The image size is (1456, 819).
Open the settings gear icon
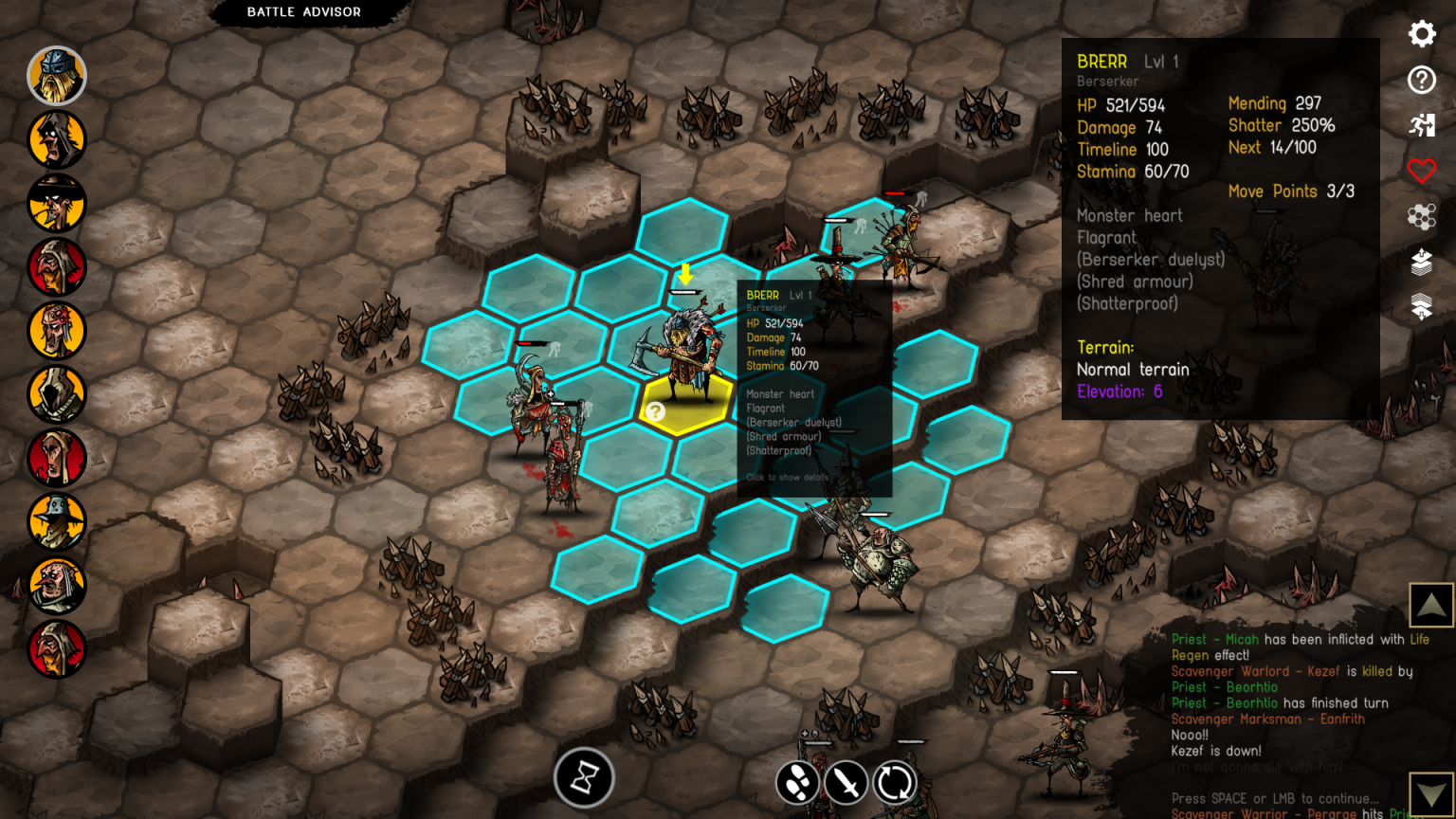point(1421,34)
